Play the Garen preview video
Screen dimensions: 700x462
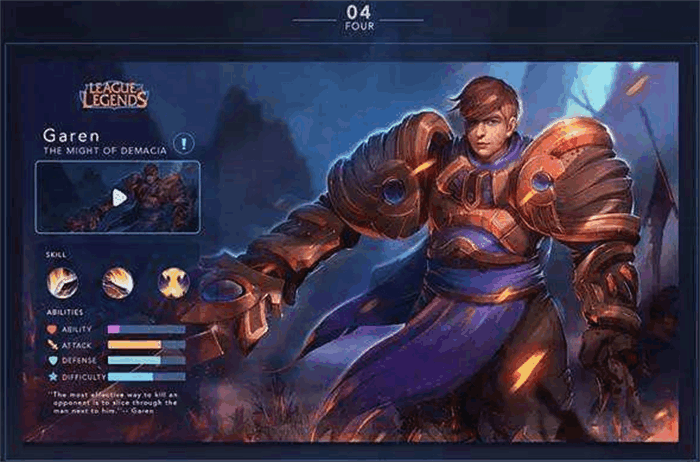coord(119,197)
